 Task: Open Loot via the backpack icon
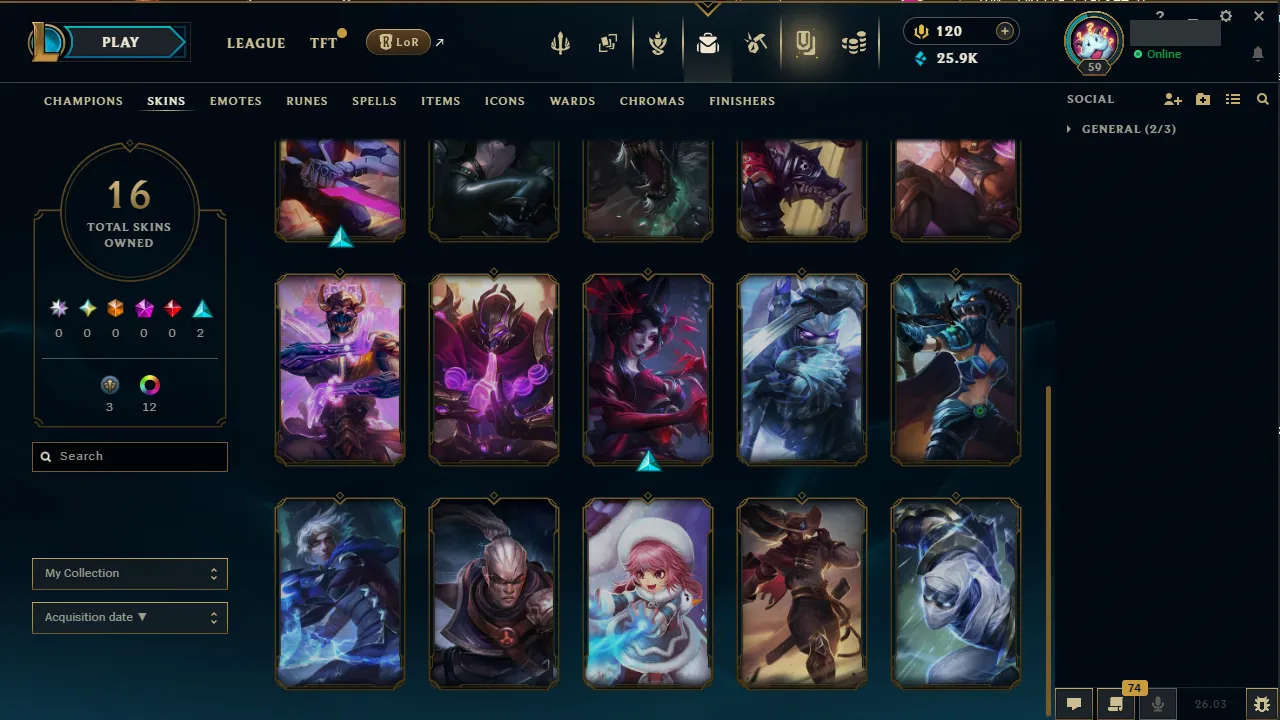click(x=708, y=42)
